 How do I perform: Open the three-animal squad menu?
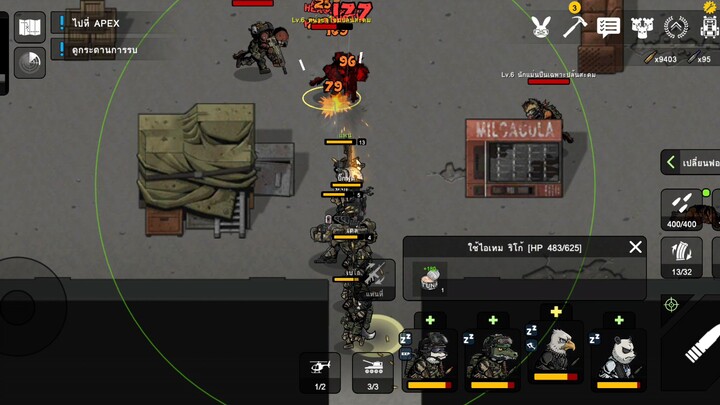point(642,27)
